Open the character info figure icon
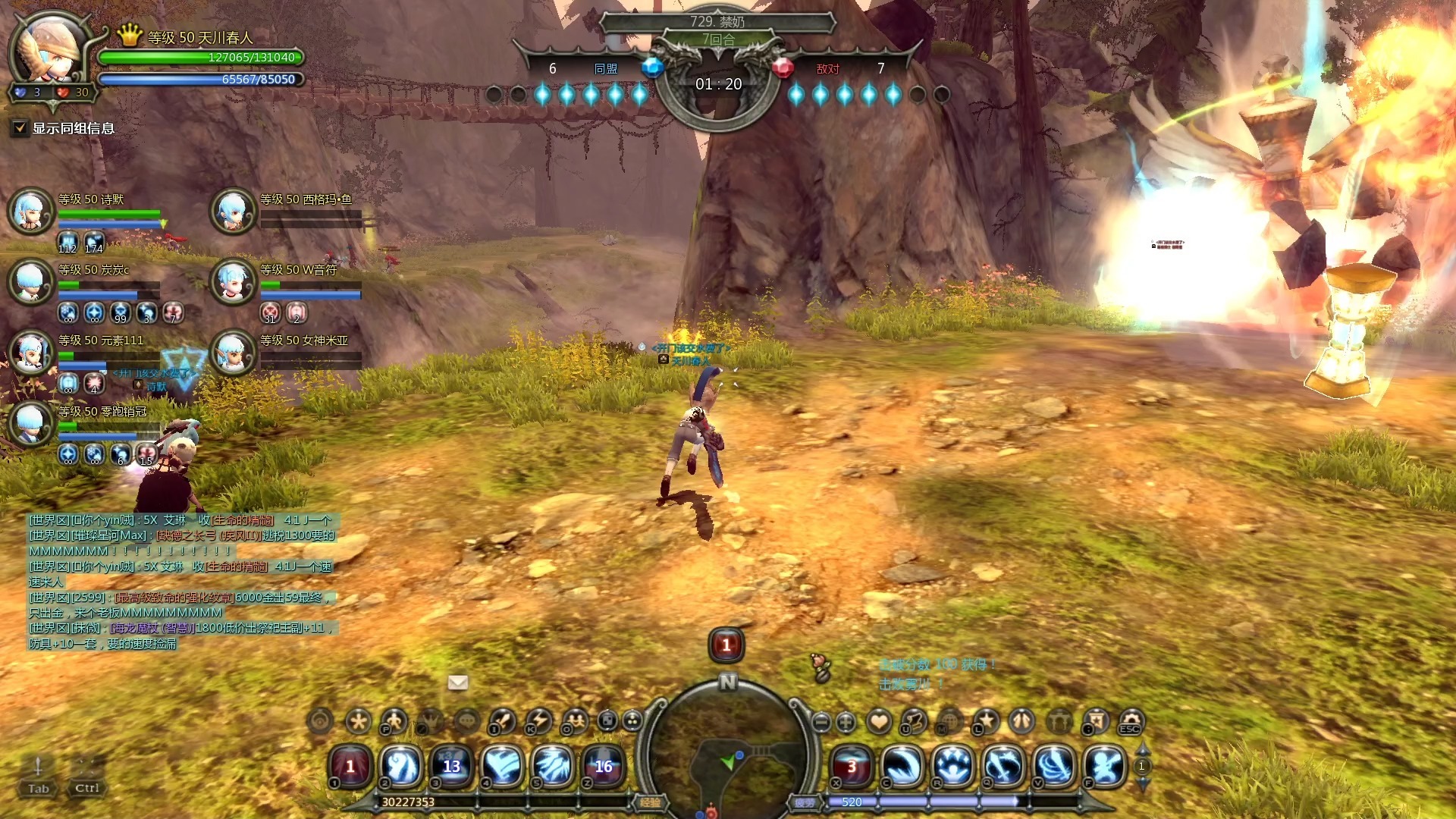 tap(394, 720)
